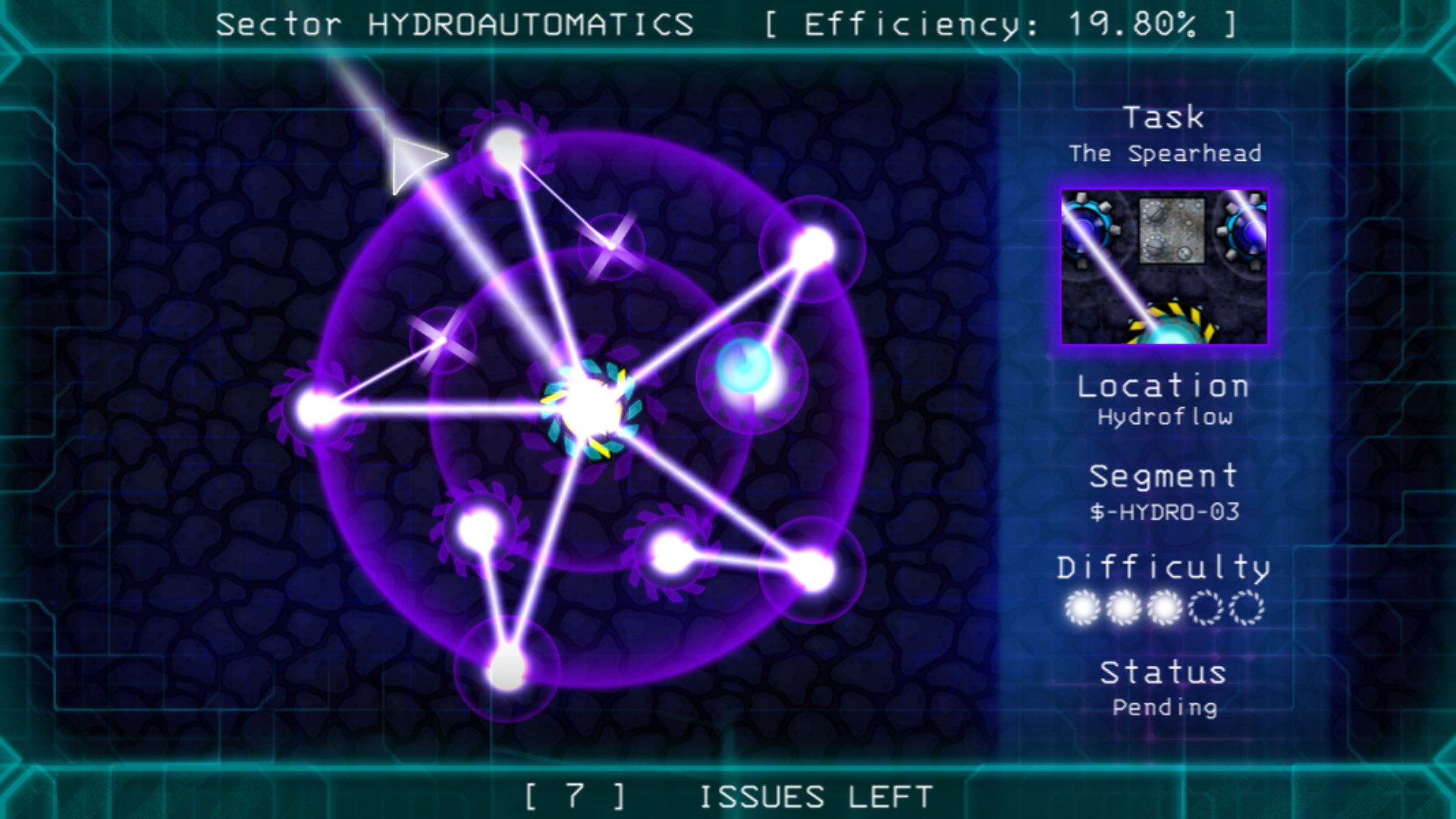Click the Sector HYDROAUTOMATICS title
The height and width of the screenshot is (819, 1456).
453,23
